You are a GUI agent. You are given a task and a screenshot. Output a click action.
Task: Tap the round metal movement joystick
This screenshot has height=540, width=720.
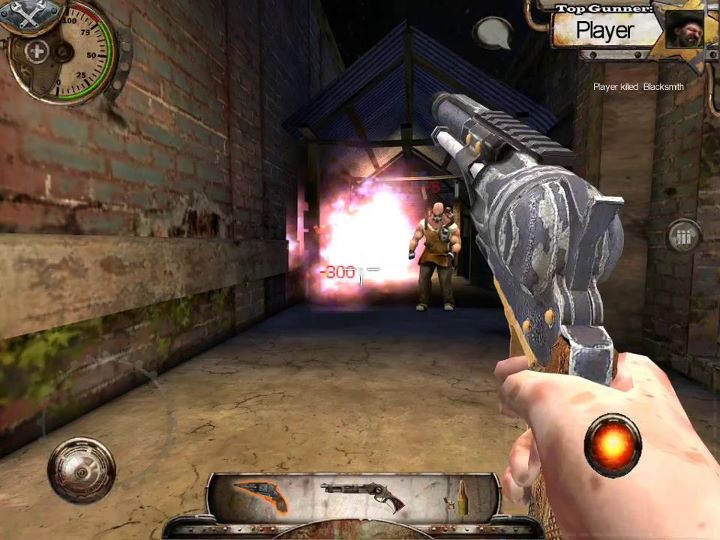tap(81, 469)
